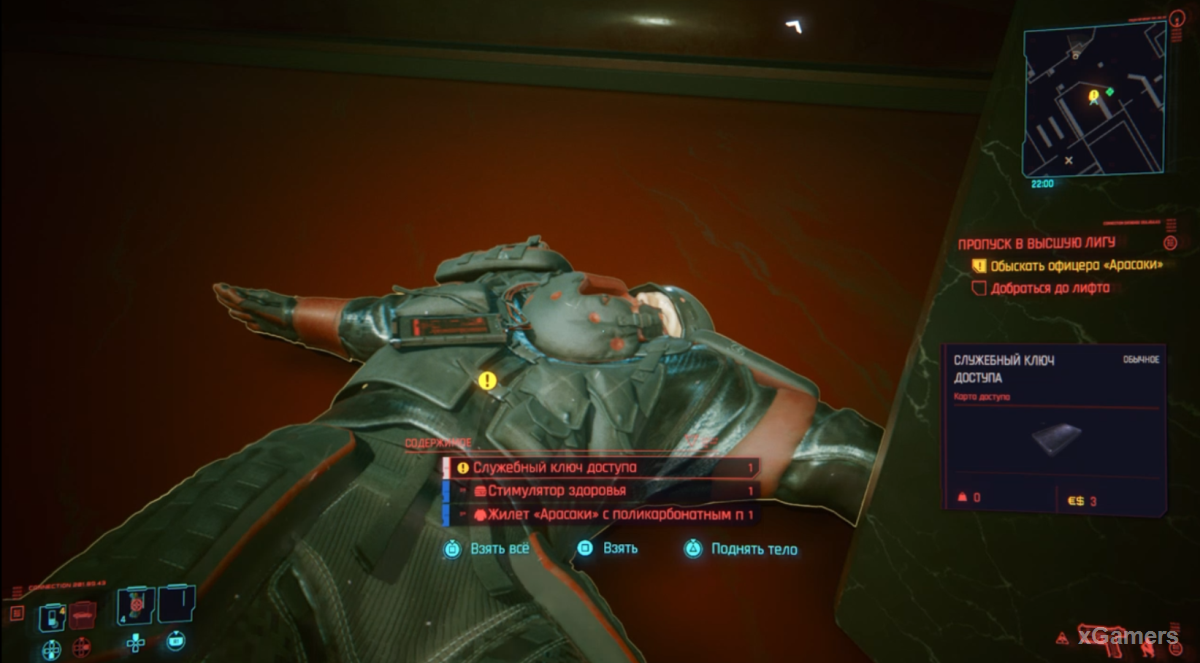Click the Служебный ключ доступа item tooltip card
Screen dimensions: 1200x663
tap(1054, 428)
